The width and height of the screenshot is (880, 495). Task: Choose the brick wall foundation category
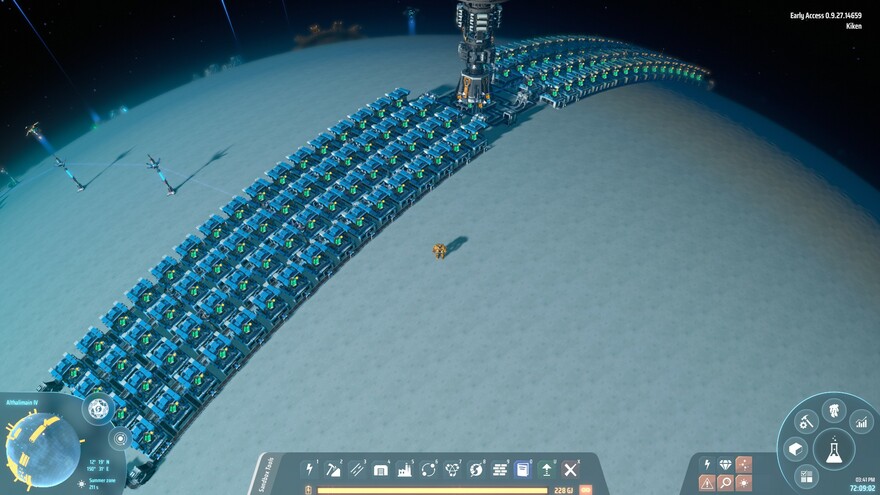coord(500,469)
